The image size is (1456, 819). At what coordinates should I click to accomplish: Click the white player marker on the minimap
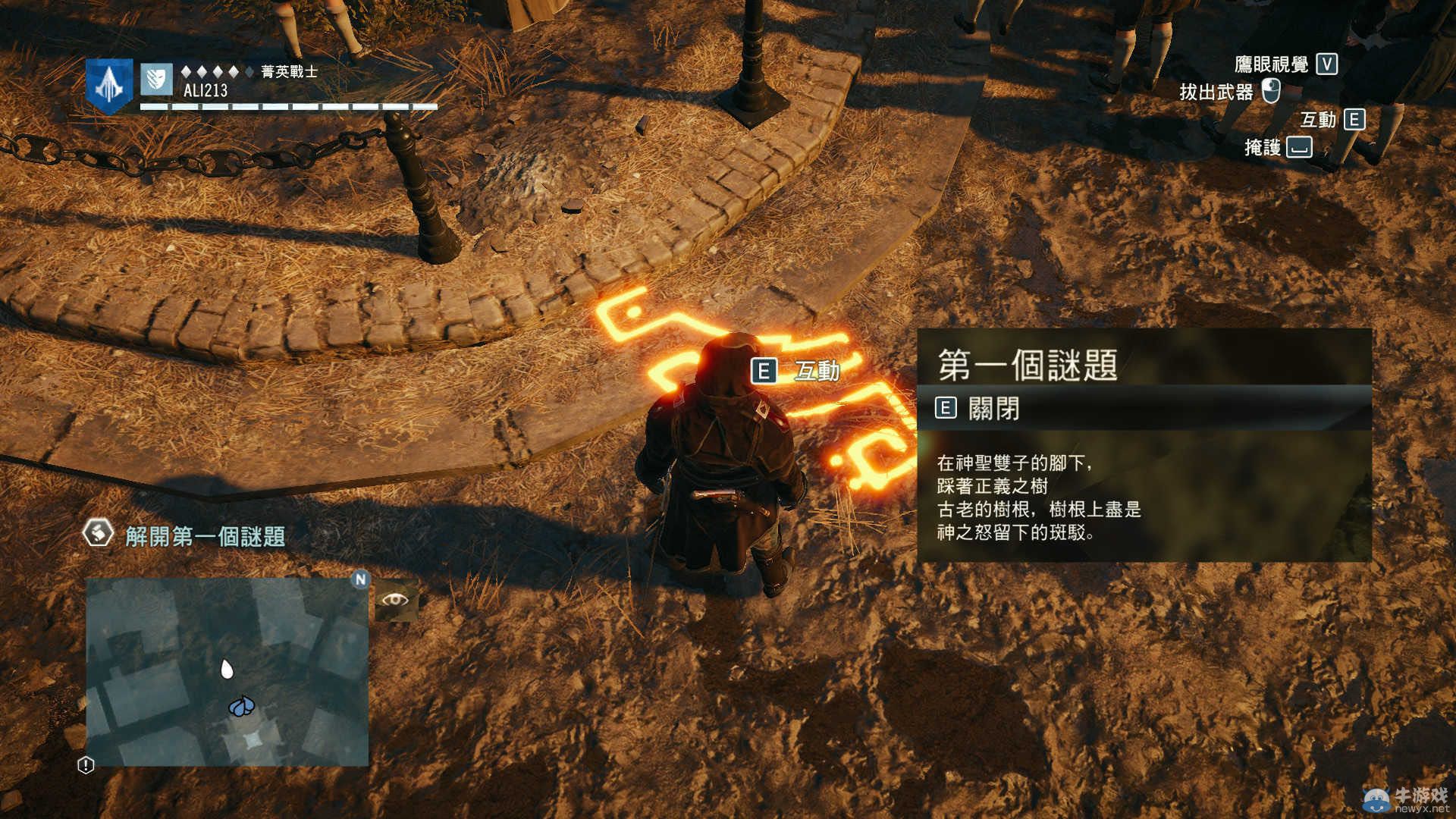pos(226,669)
